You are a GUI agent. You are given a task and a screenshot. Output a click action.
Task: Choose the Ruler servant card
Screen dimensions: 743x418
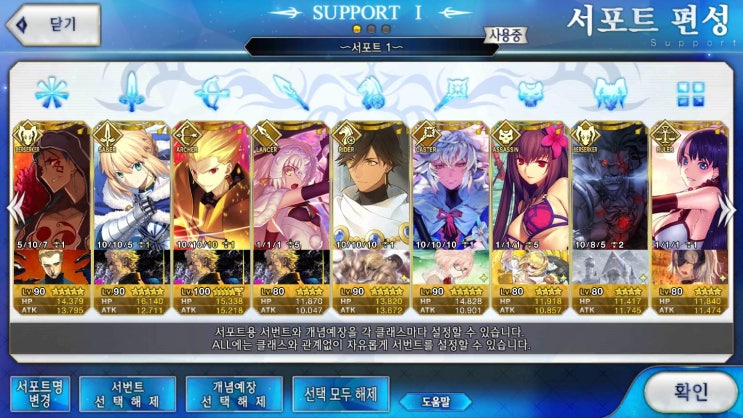click(x=689, y=200)
